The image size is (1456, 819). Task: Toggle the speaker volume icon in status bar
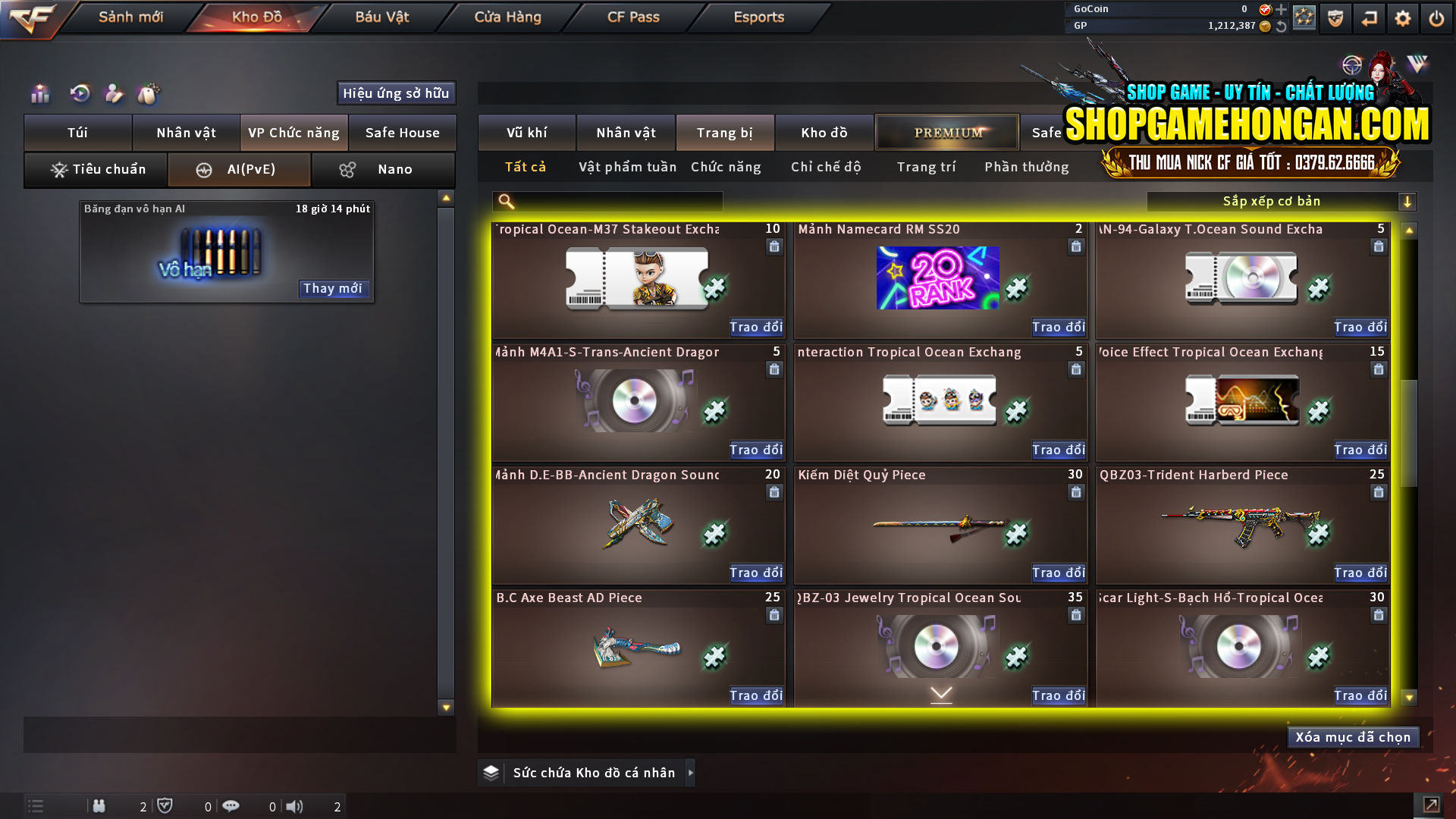click(295, 806)
